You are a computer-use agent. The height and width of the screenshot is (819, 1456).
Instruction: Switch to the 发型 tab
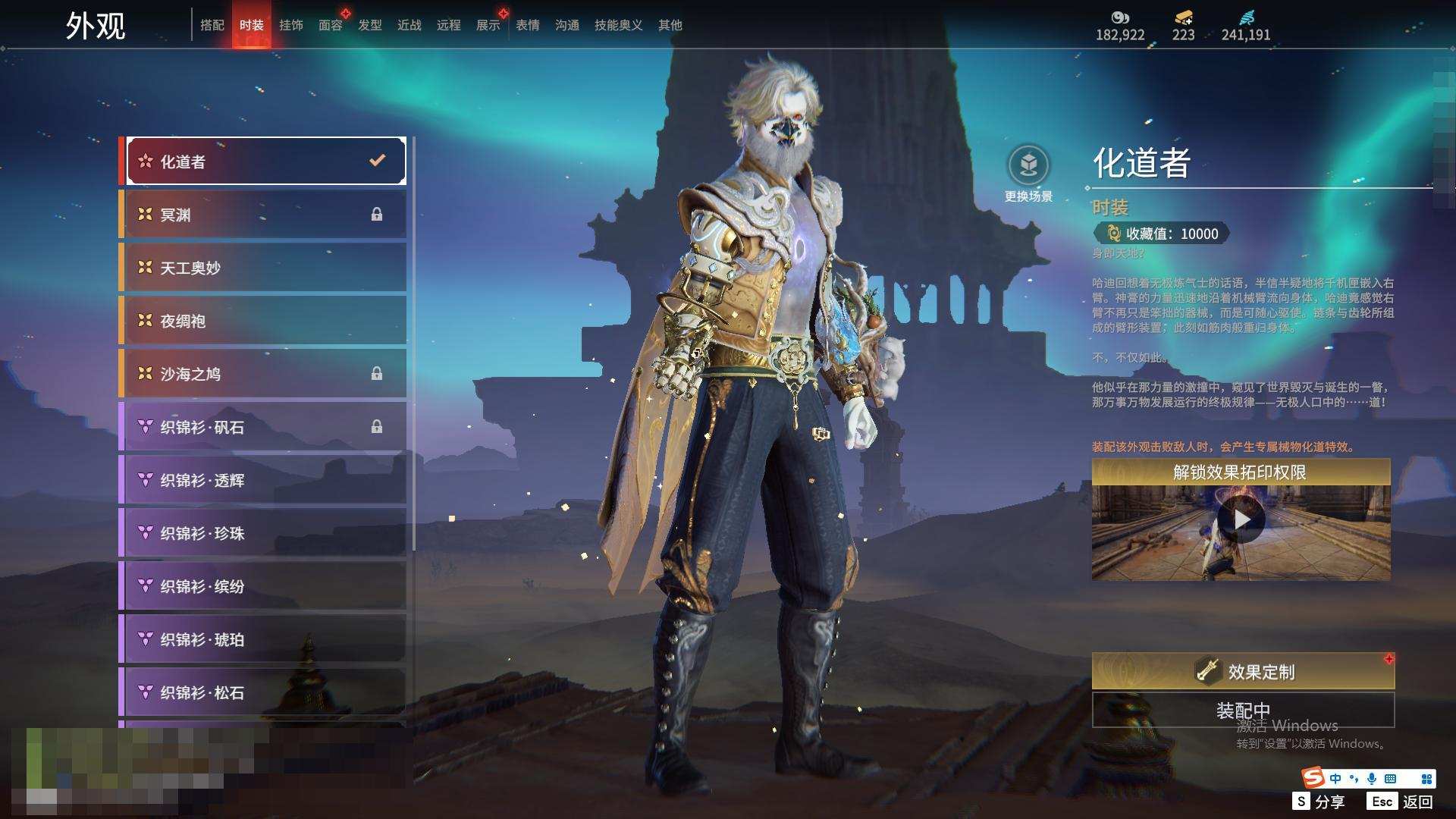coord(369,25)
